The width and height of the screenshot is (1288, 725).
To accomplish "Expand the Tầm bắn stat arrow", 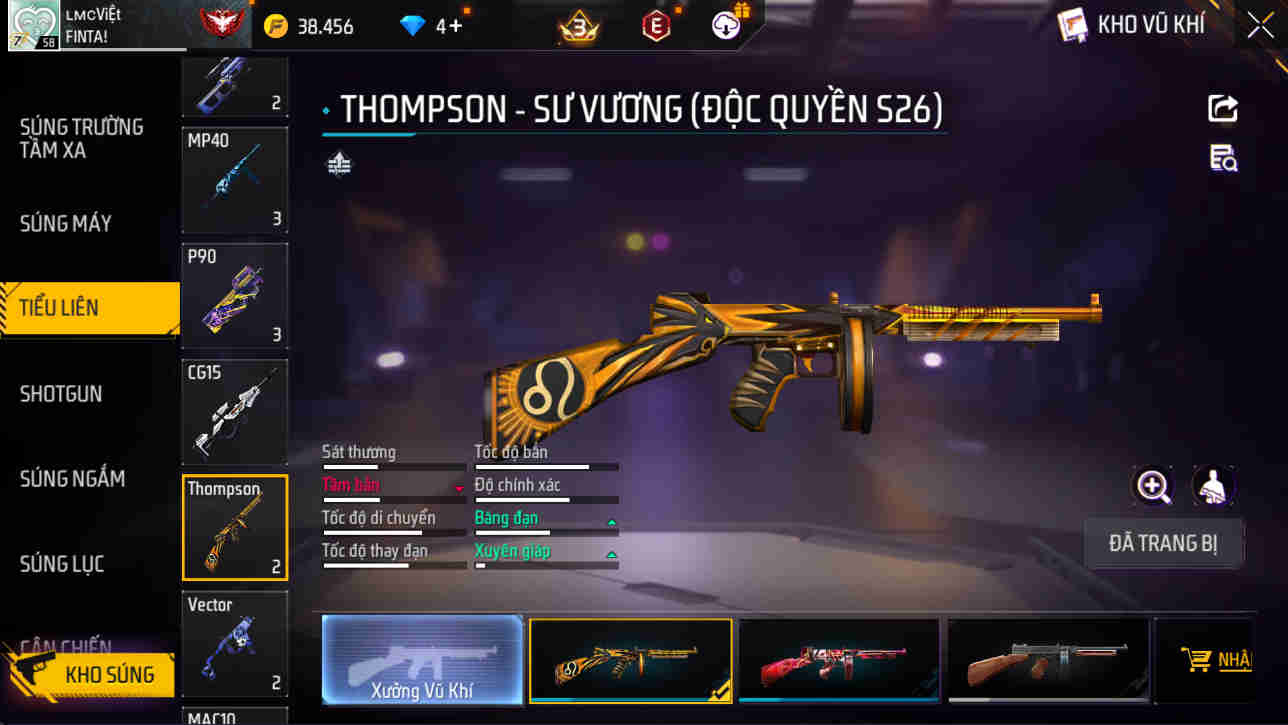I will pyautogui.click(x=460, y=486).
